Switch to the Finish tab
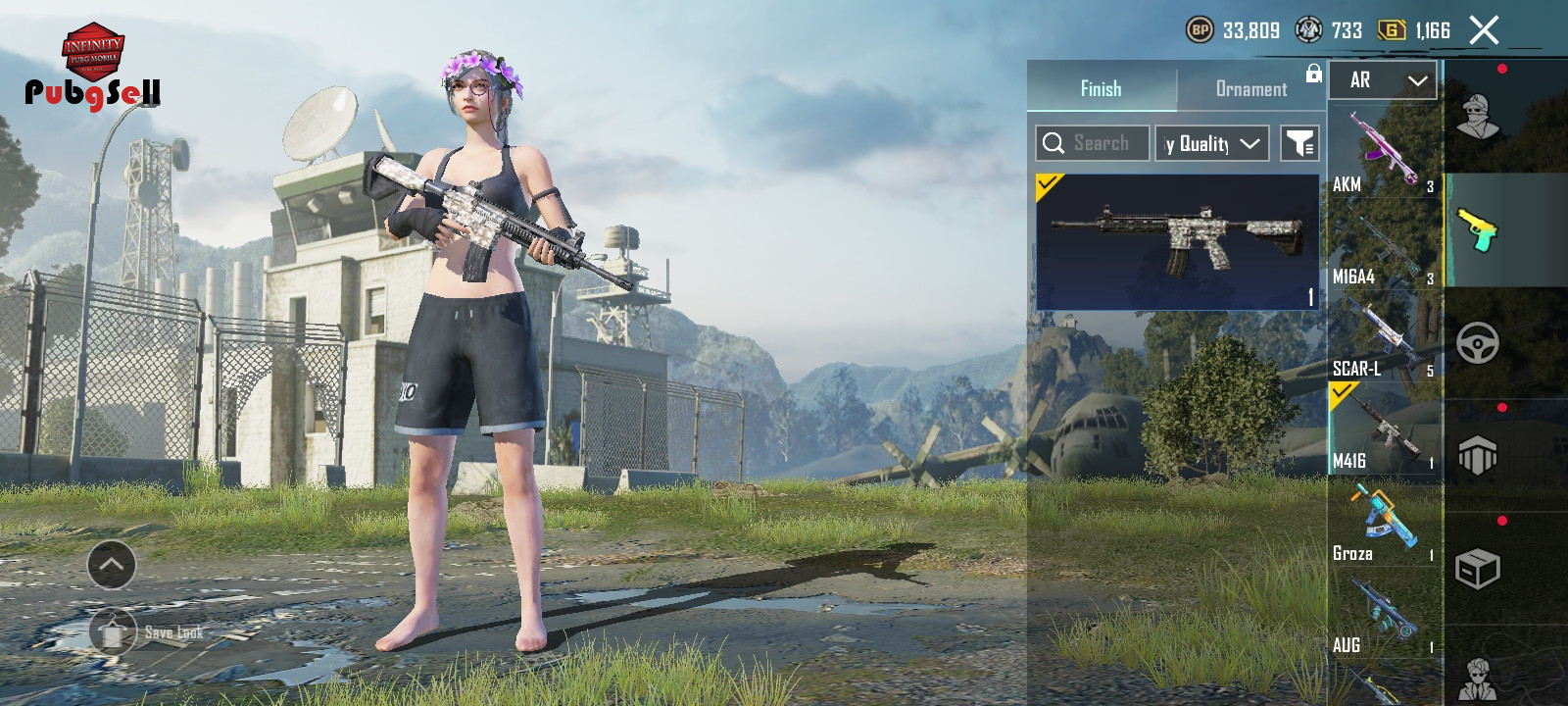 (x=1101, y=88)
